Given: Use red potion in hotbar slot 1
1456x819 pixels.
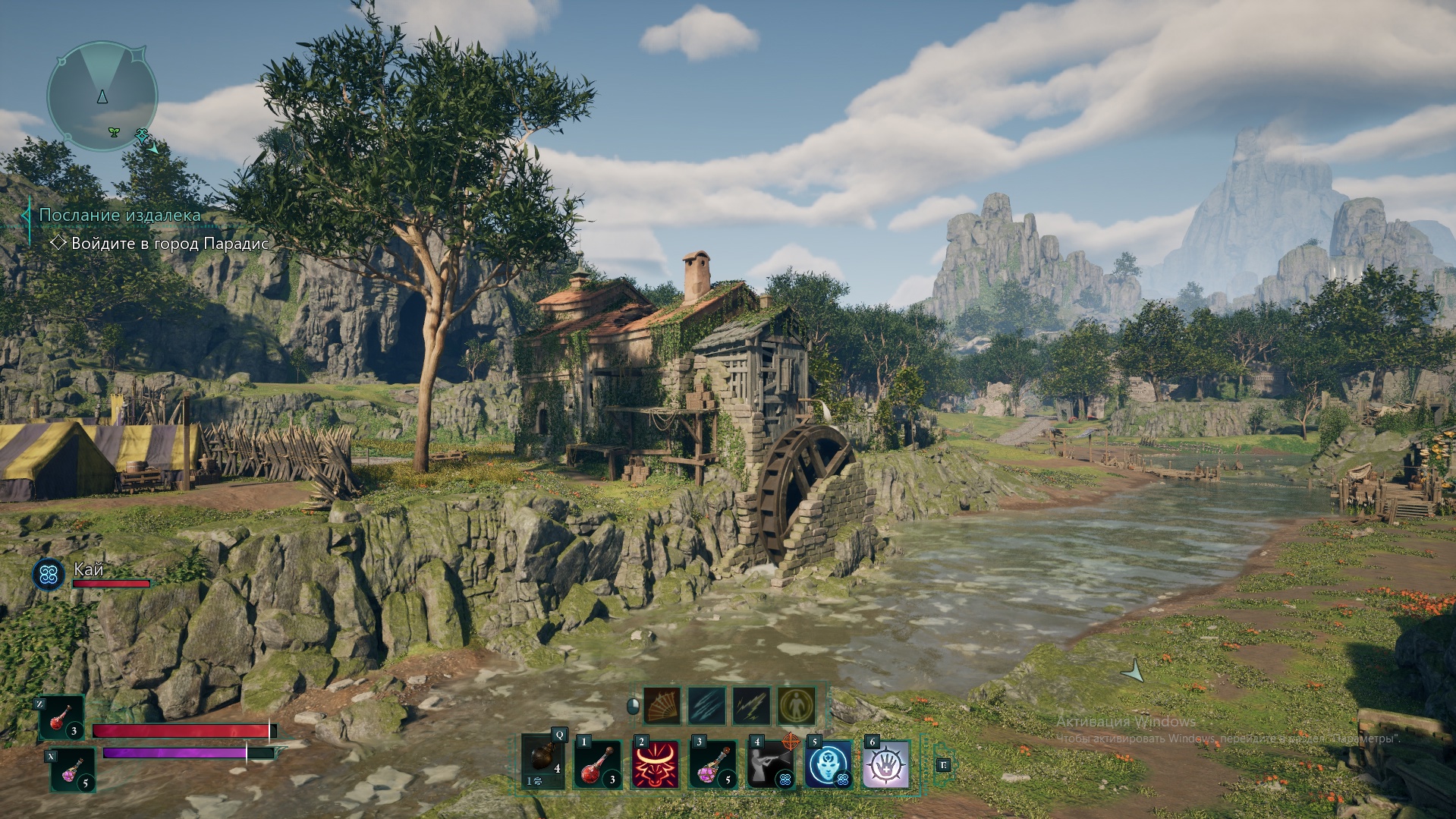Looking at the screenshot, I should pos(598,764).
